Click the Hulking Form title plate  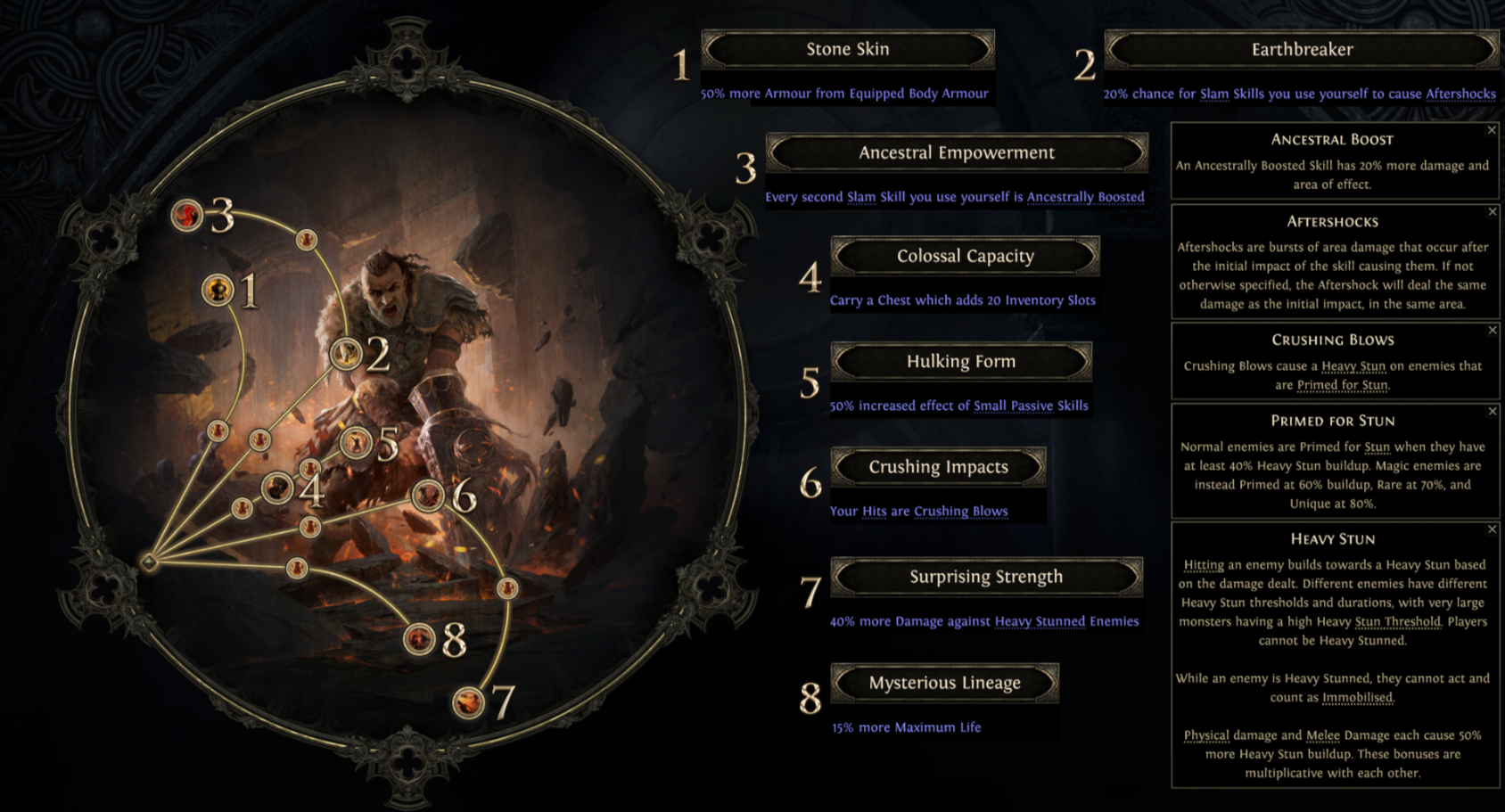pyautogui.click(x=960, y=361)
